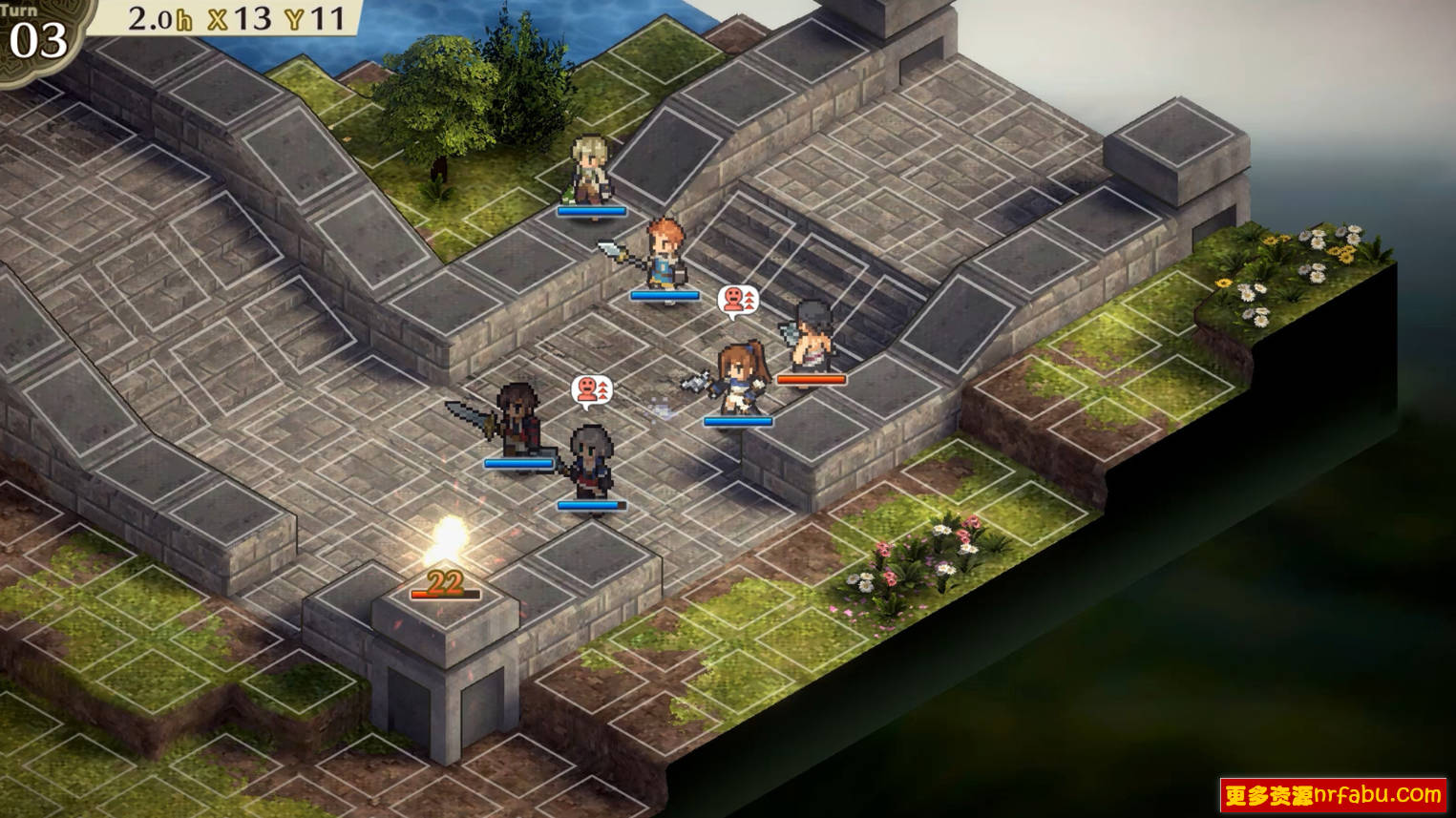Click the enemy's orange health bar
Screen dimensions: 1456x818
tap(810, 378)
